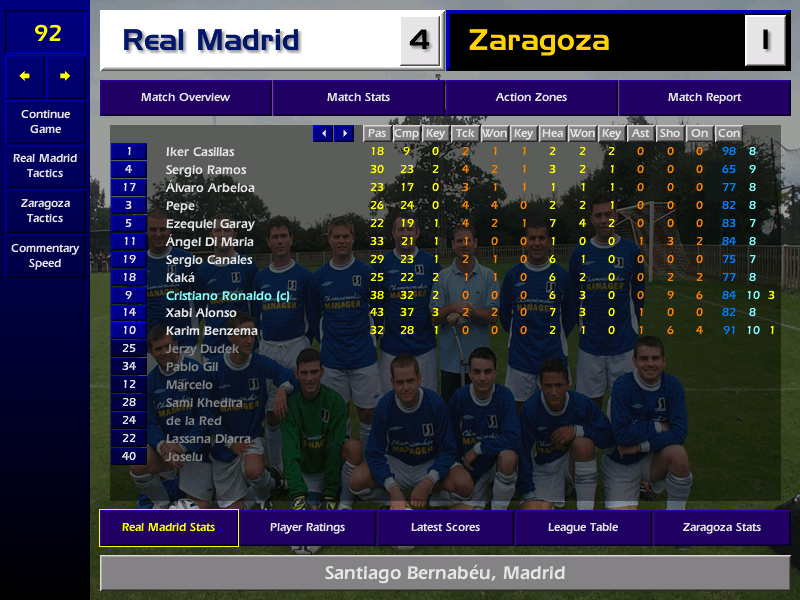800x600 pixels.
Task: View Latest Scores
Action: (445, 528)
